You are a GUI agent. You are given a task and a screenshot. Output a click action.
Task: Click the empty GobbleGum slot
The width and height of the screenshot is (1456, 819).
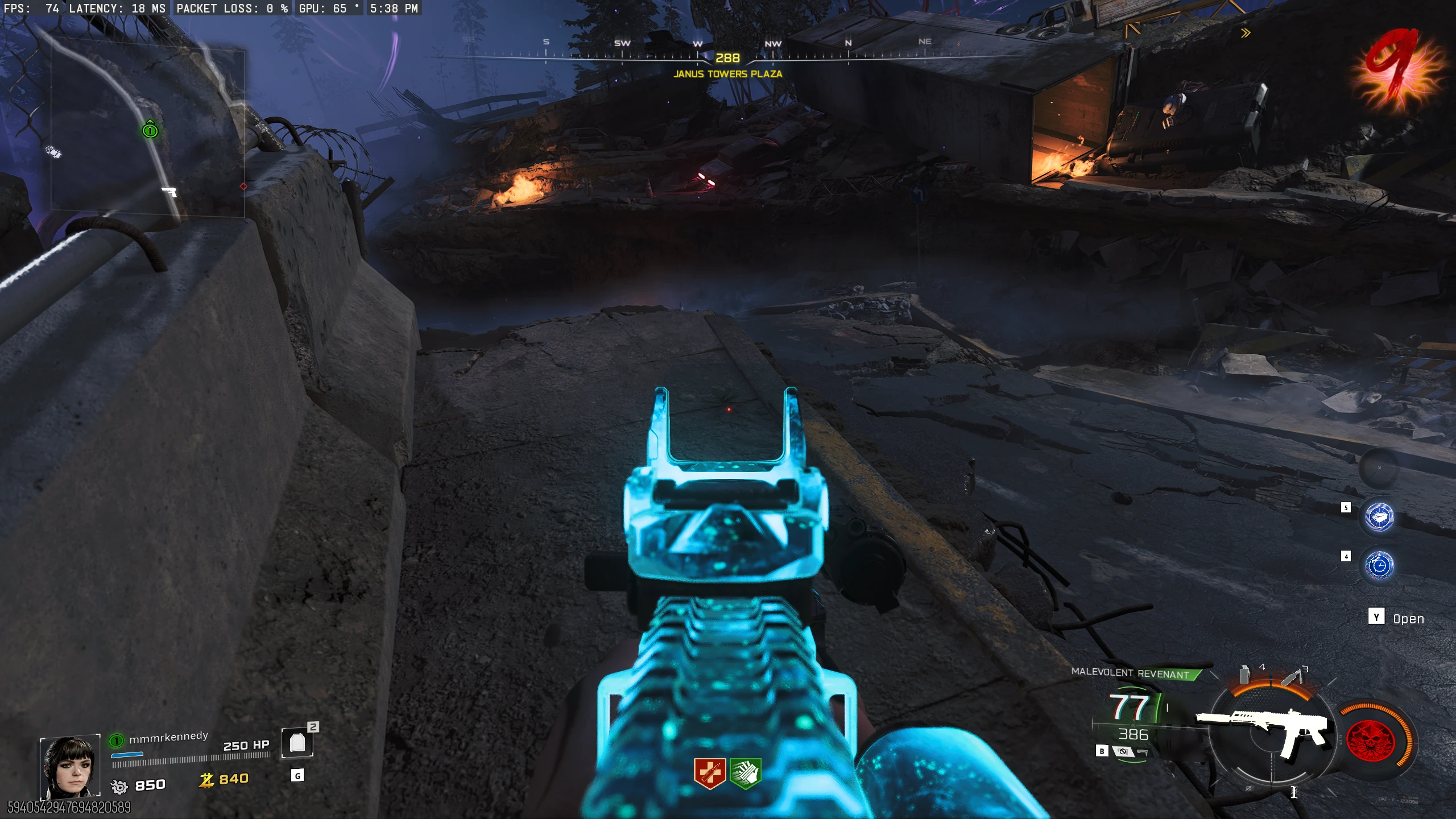tap(1379, 468)
